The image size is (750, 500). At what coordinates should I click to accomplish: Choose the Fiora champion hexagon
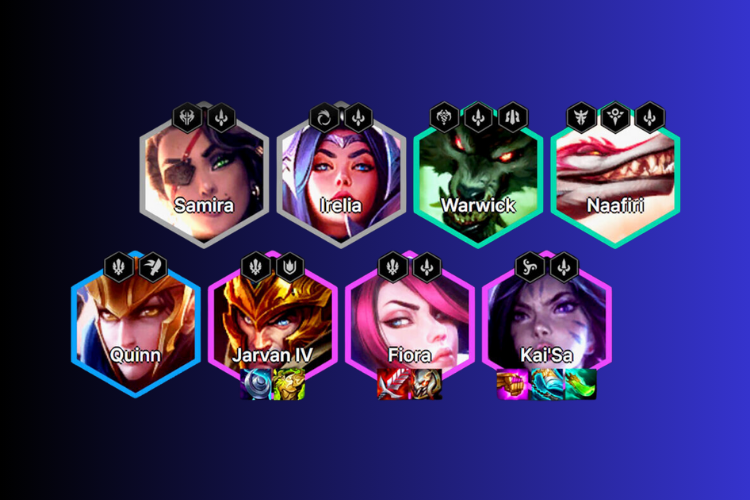click(x=408, y=322)
